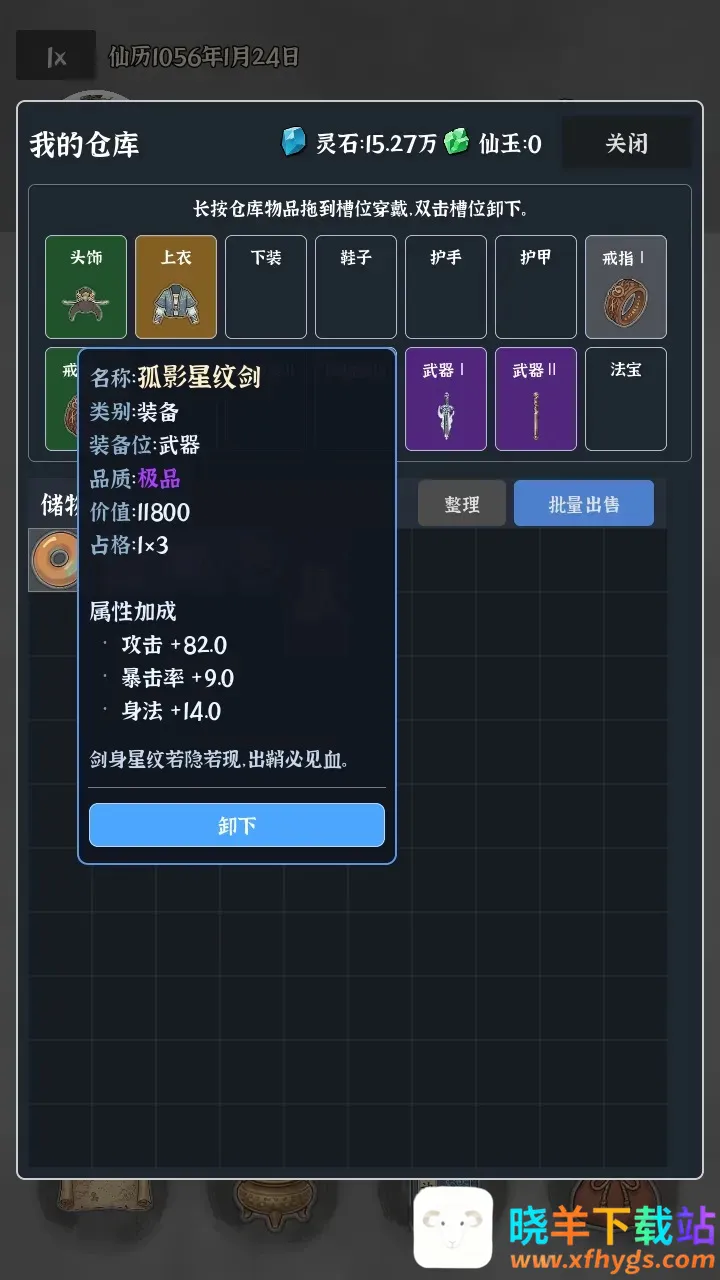
Task: Select the 上衣 top garment slot
Action: click(x=176, y=287)
